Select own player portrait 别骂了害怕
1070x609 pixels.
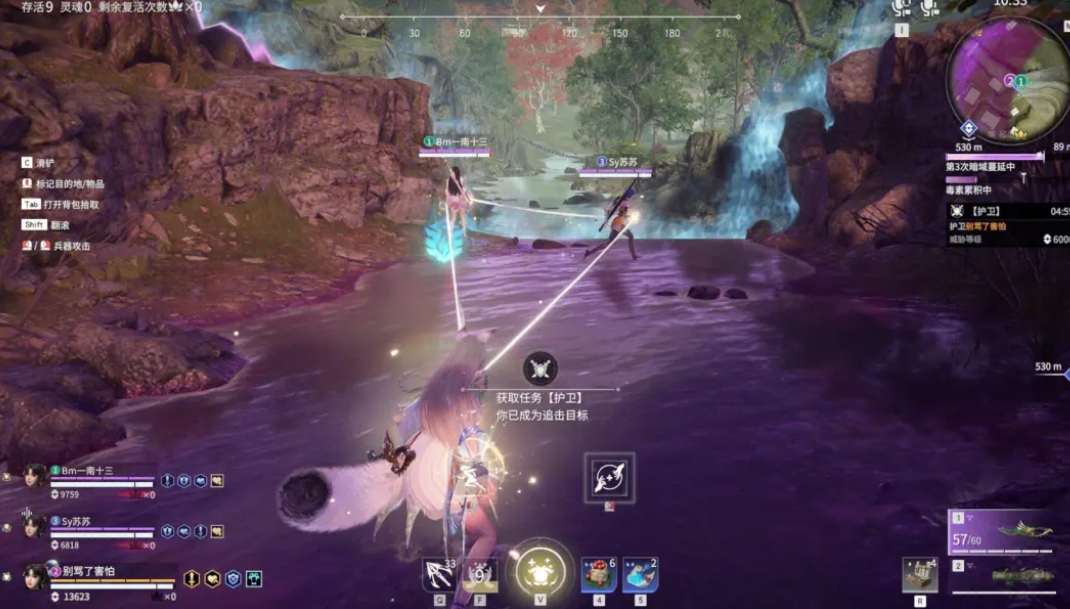(x=35, y=577)
